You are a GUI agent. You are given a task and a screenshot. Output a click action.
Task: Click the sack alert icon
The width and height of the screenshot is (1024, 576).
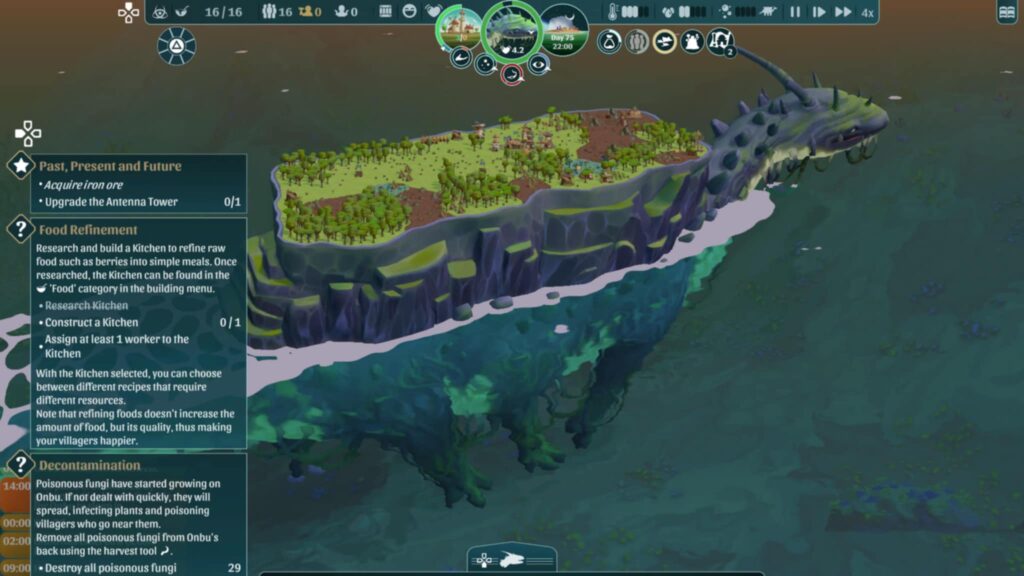609,42
